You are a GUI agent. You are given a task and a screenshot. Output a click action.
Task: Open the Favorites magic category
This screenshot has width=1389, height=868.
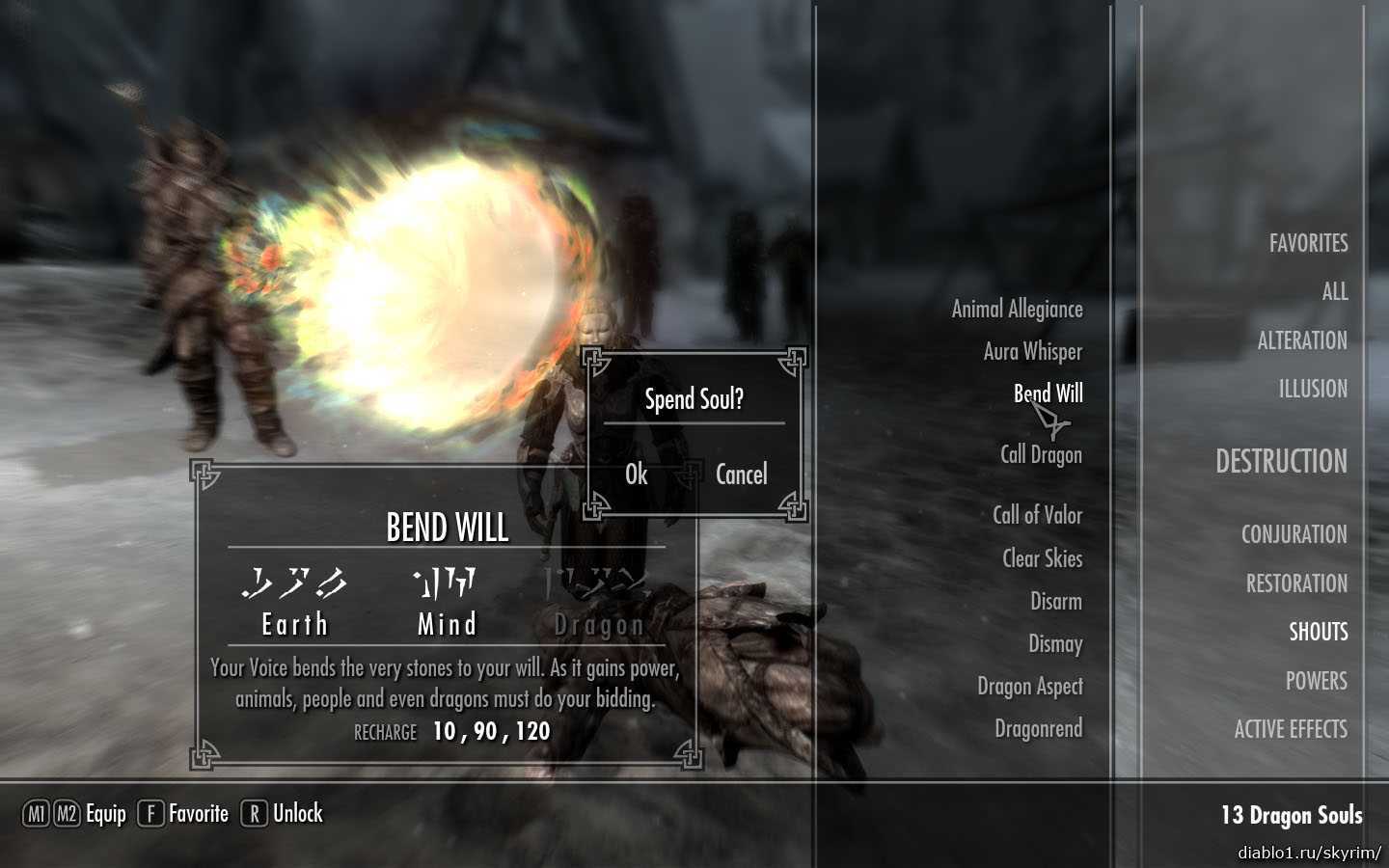click(x=1308, y=243)
